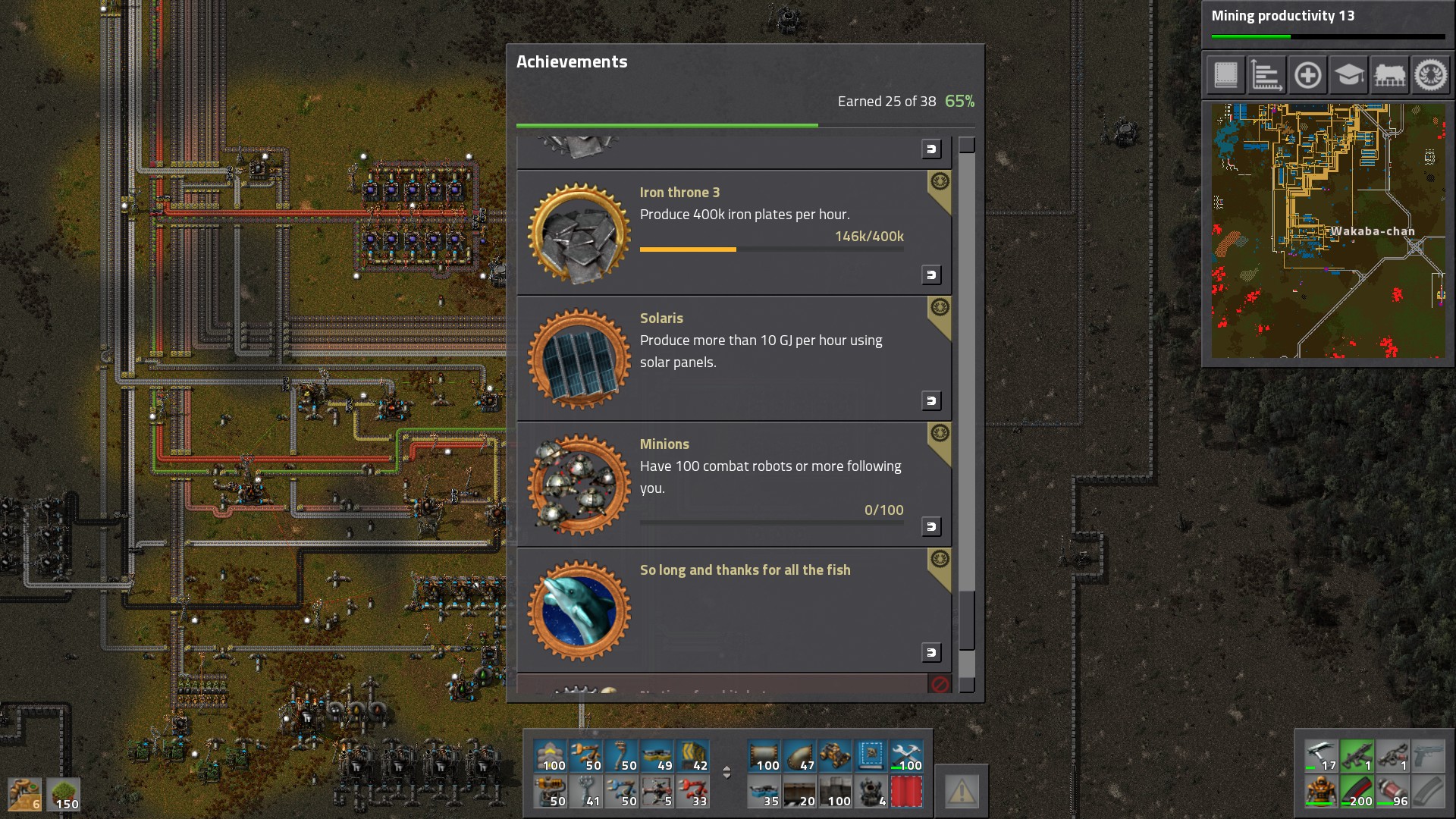1456x819 pixels.
Task: Open the Iron throne 3 achievement arrow button
Action: tap(931, 275)
